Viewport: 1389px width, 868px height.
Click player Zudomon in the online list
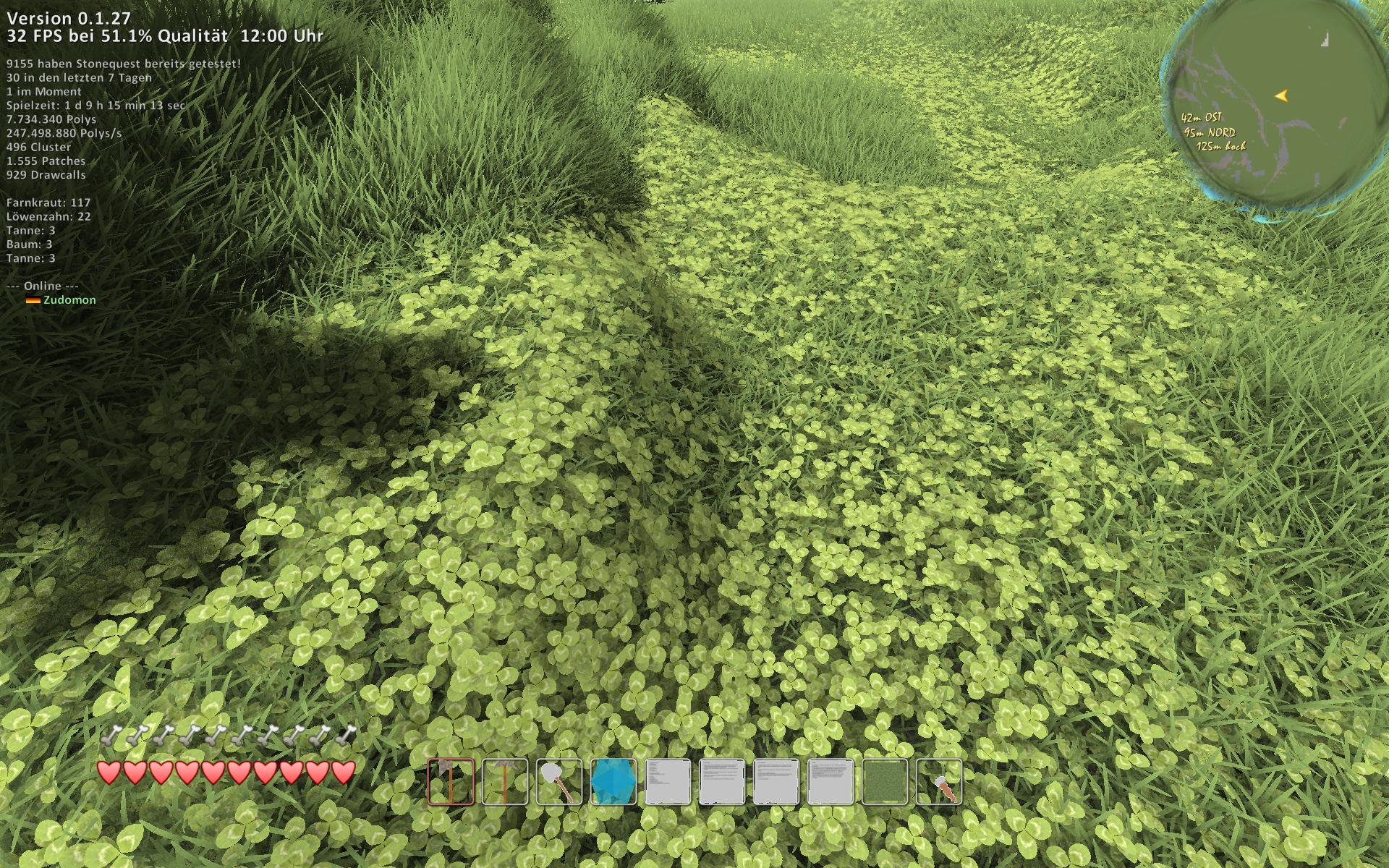(x=69, y=300)
